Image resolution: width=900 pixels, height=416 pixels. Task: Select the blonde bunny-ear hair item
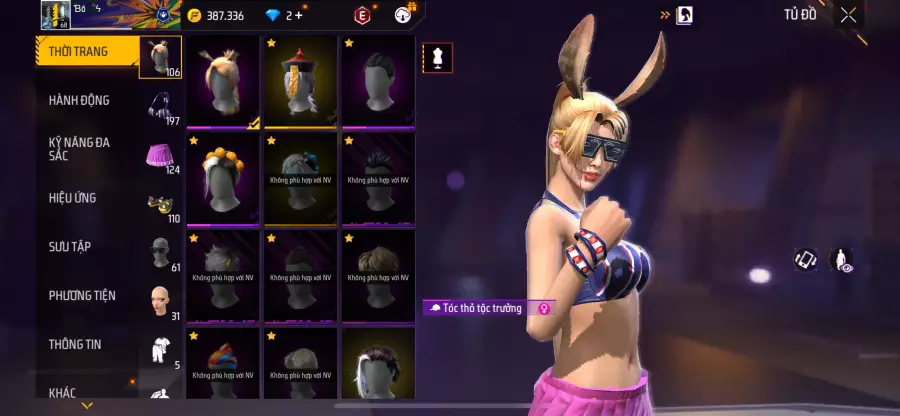tap(223, 82)
